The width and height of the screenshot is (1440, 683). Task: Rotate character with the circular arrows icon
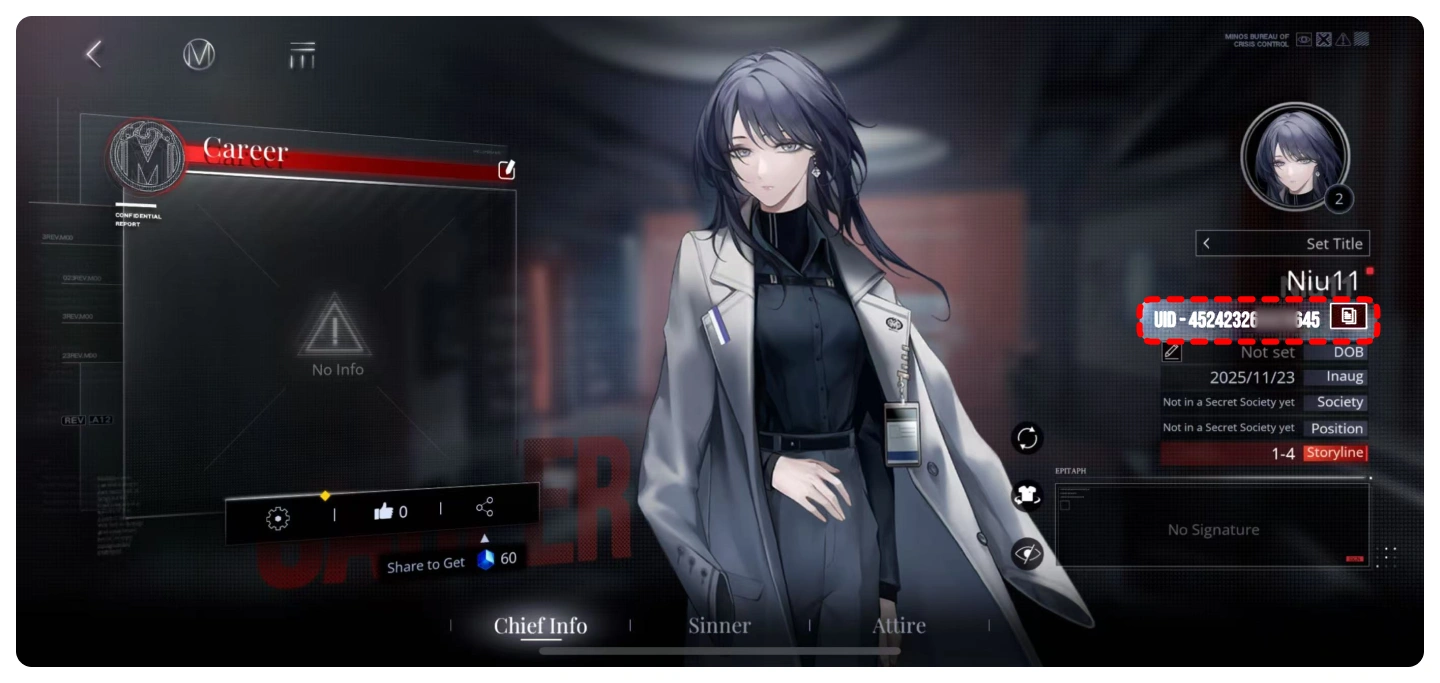click(1027, 438)
